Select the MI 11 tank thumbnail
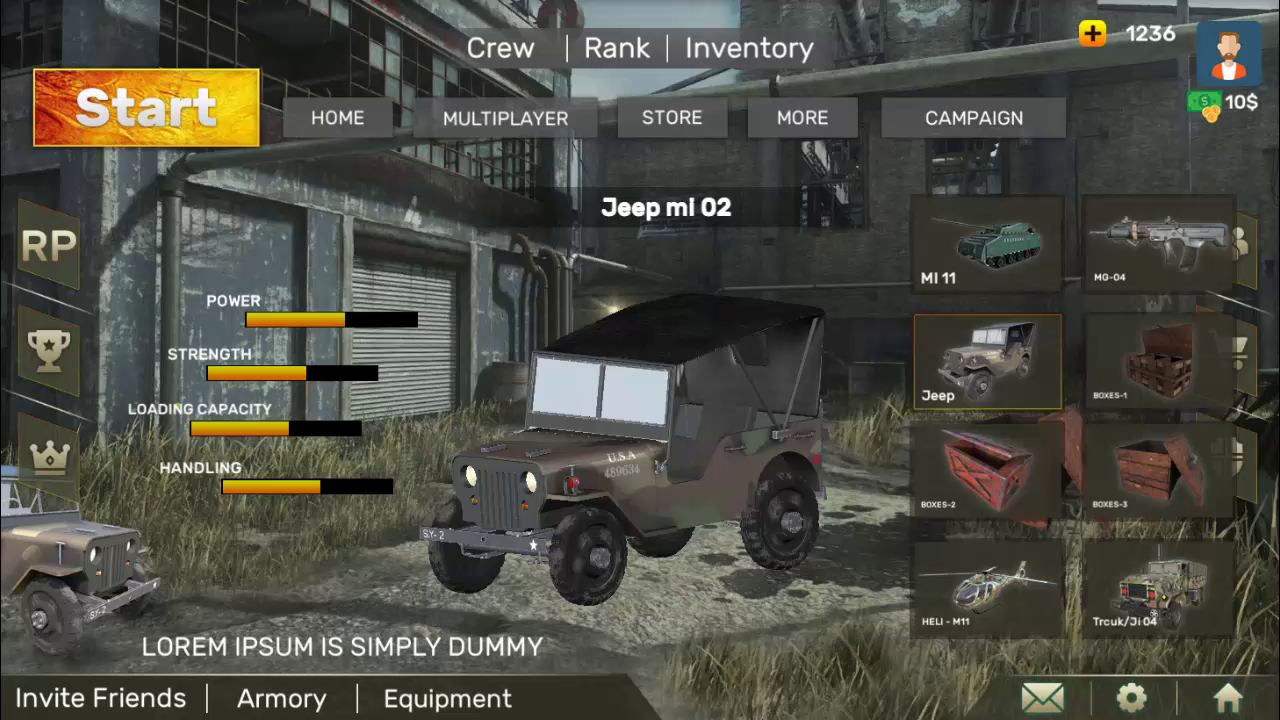Screen dimensions: 1280x720 coord(986,244)
